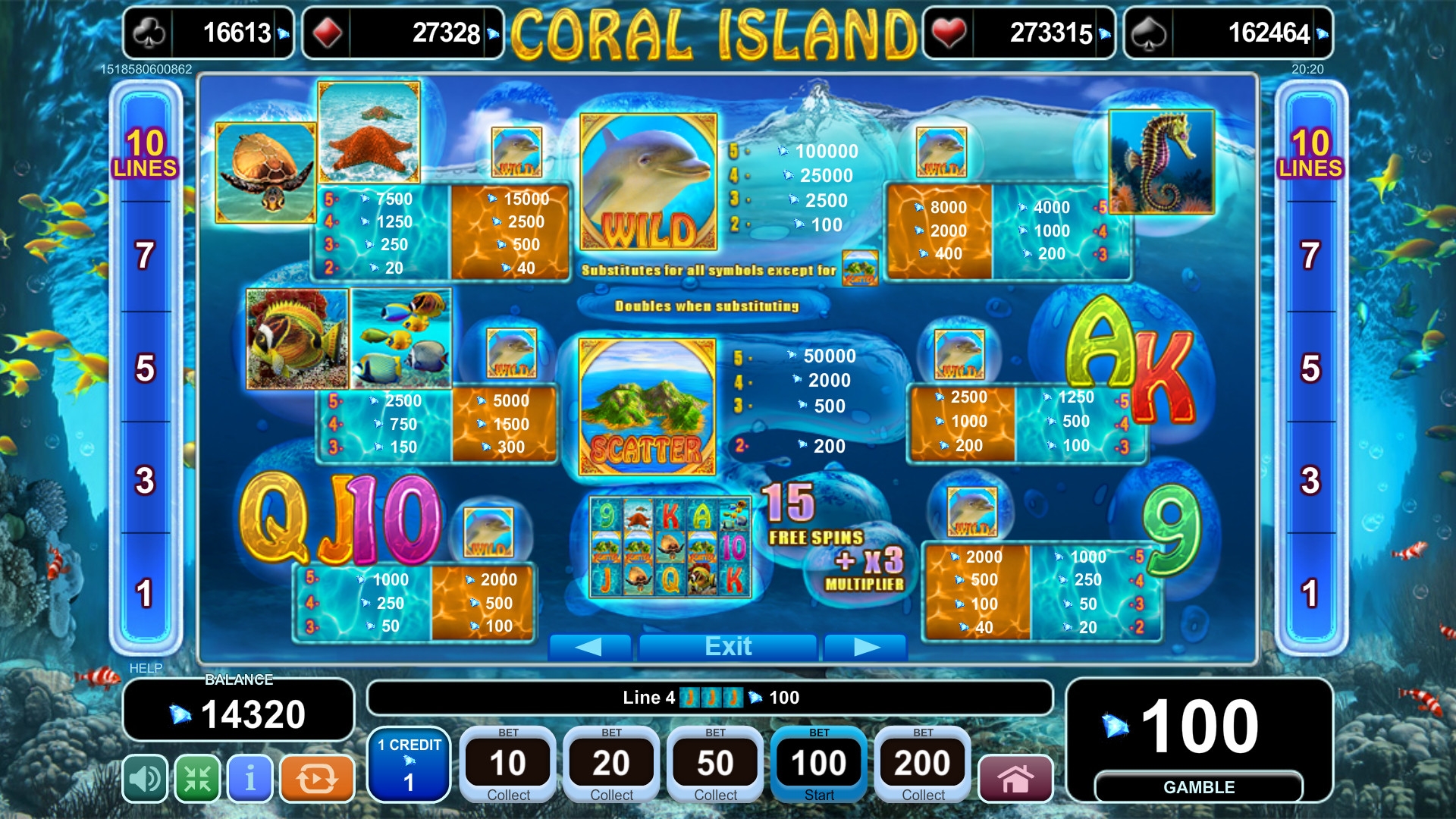Select the 50 bet button
This screenshot has width=1456, height=819.
(715, 764)
